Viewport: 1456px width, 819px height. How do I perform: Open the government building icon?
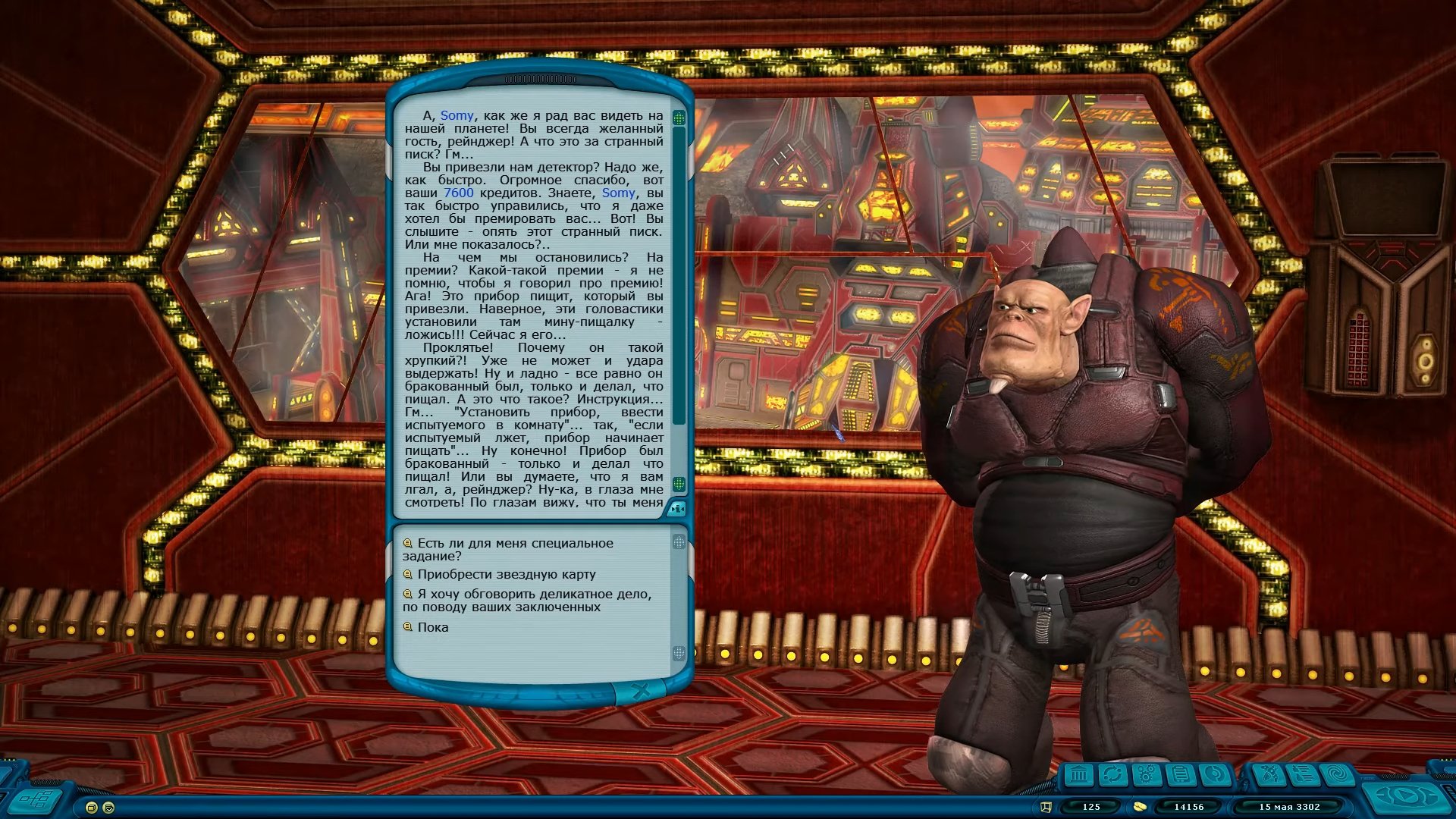click(1078, 775)
